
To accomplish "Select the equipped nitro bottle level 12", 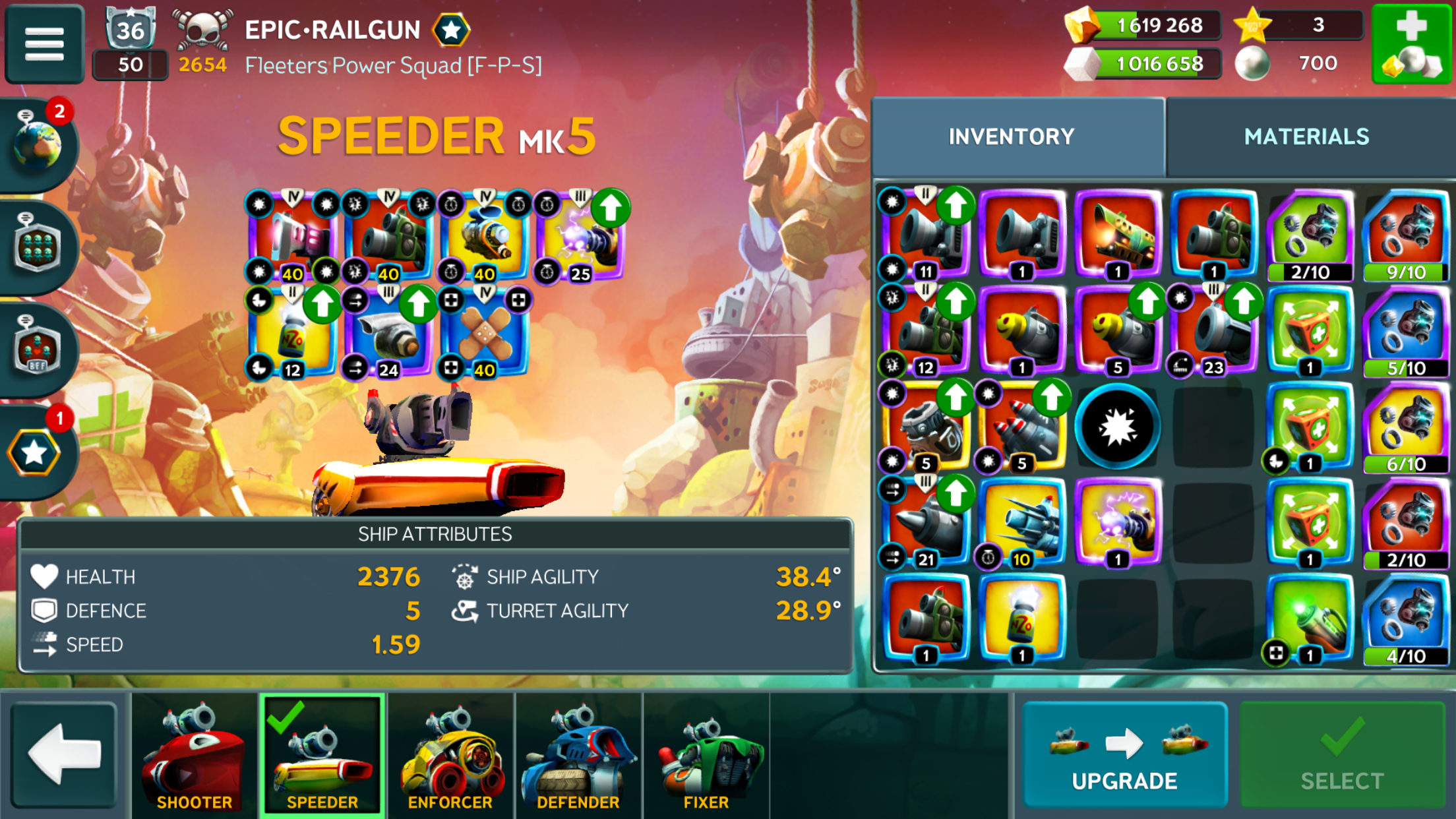I will tap(291, 334).
